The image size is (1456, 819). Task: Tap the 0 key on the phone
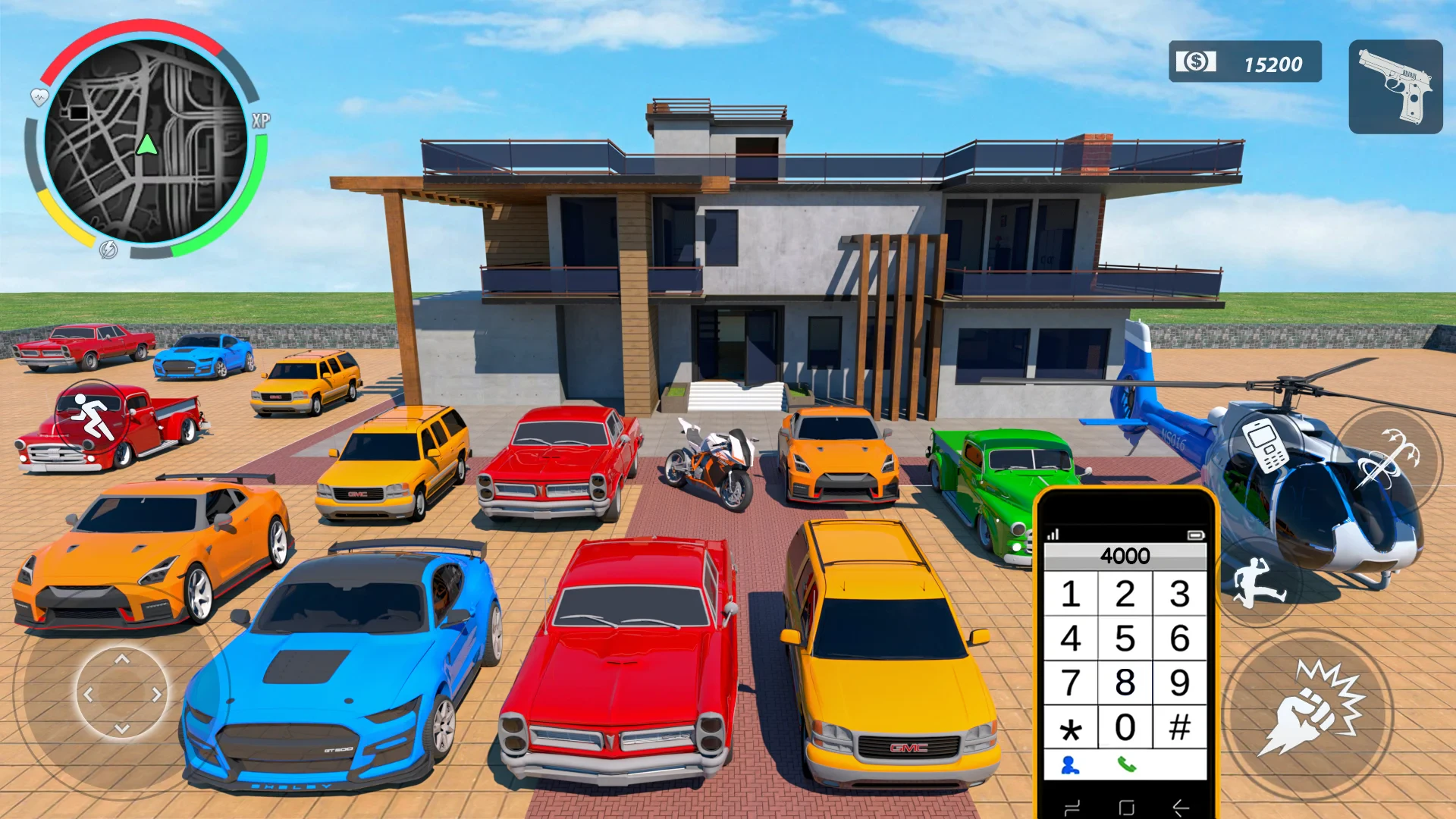[1125, 727]
